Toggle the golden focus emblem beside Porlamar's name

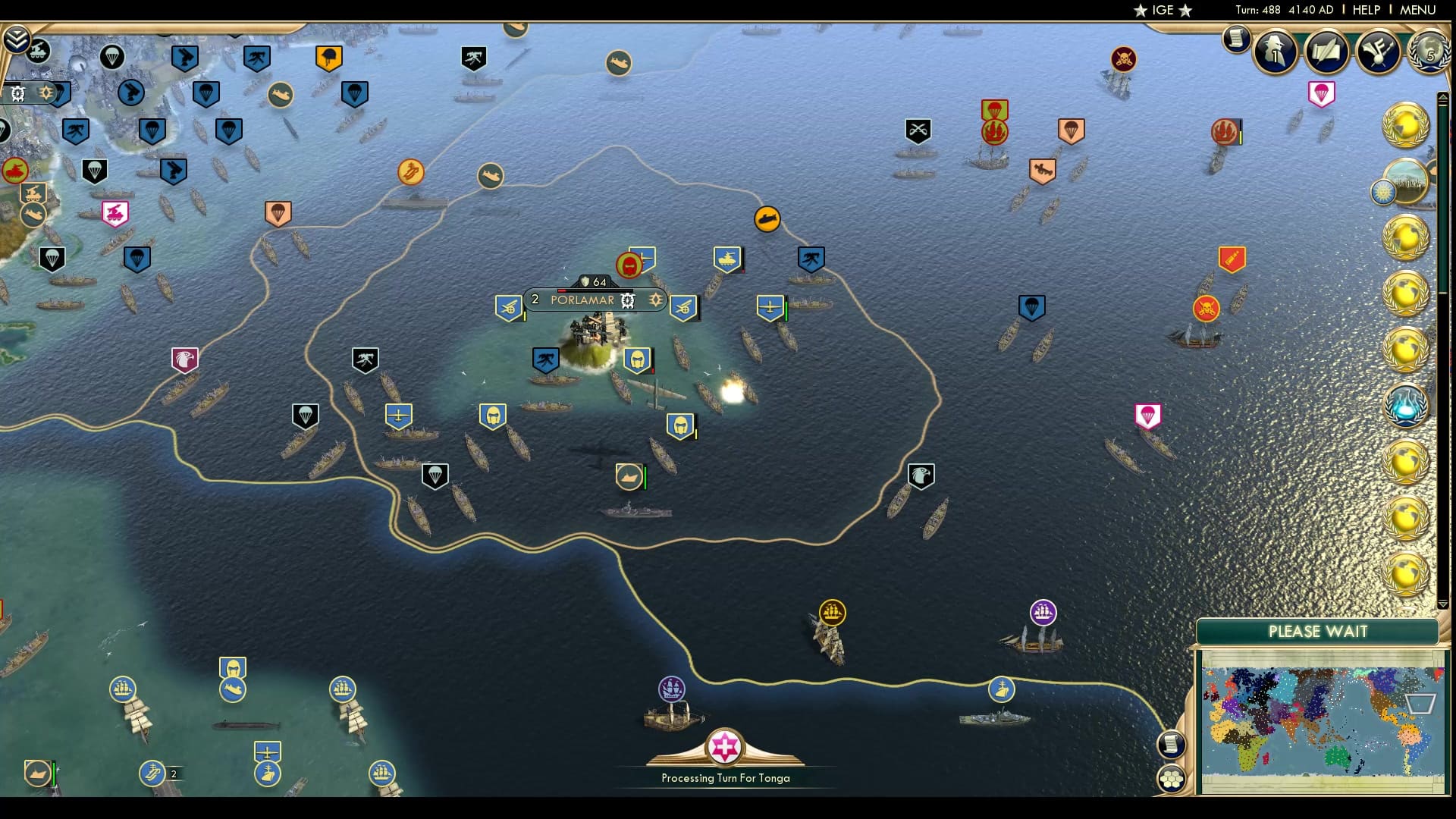coord(654,300)
